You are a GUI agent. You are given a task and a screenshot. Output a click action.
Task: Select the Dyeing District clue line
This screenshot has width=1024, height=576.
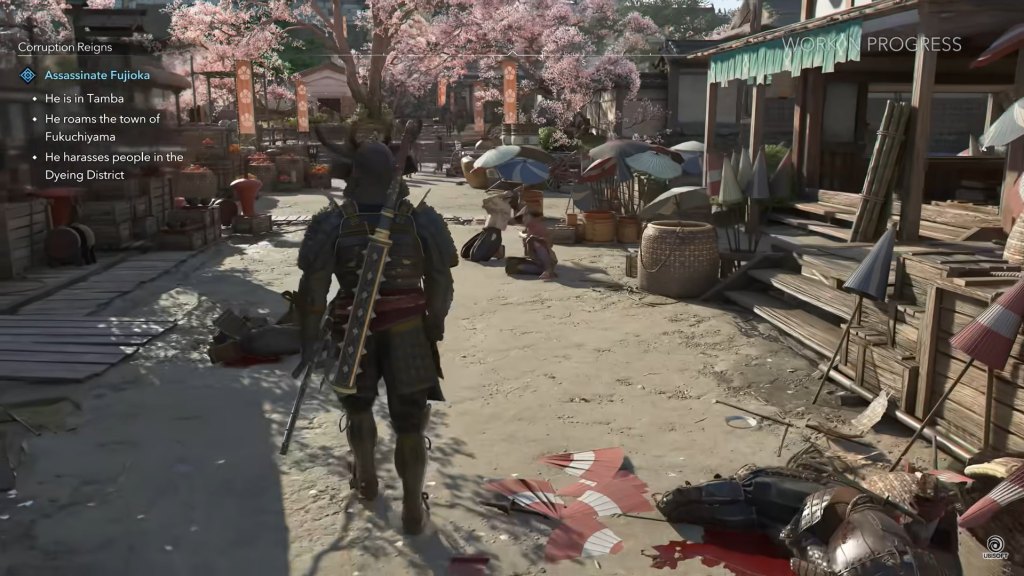coord(113,165)
